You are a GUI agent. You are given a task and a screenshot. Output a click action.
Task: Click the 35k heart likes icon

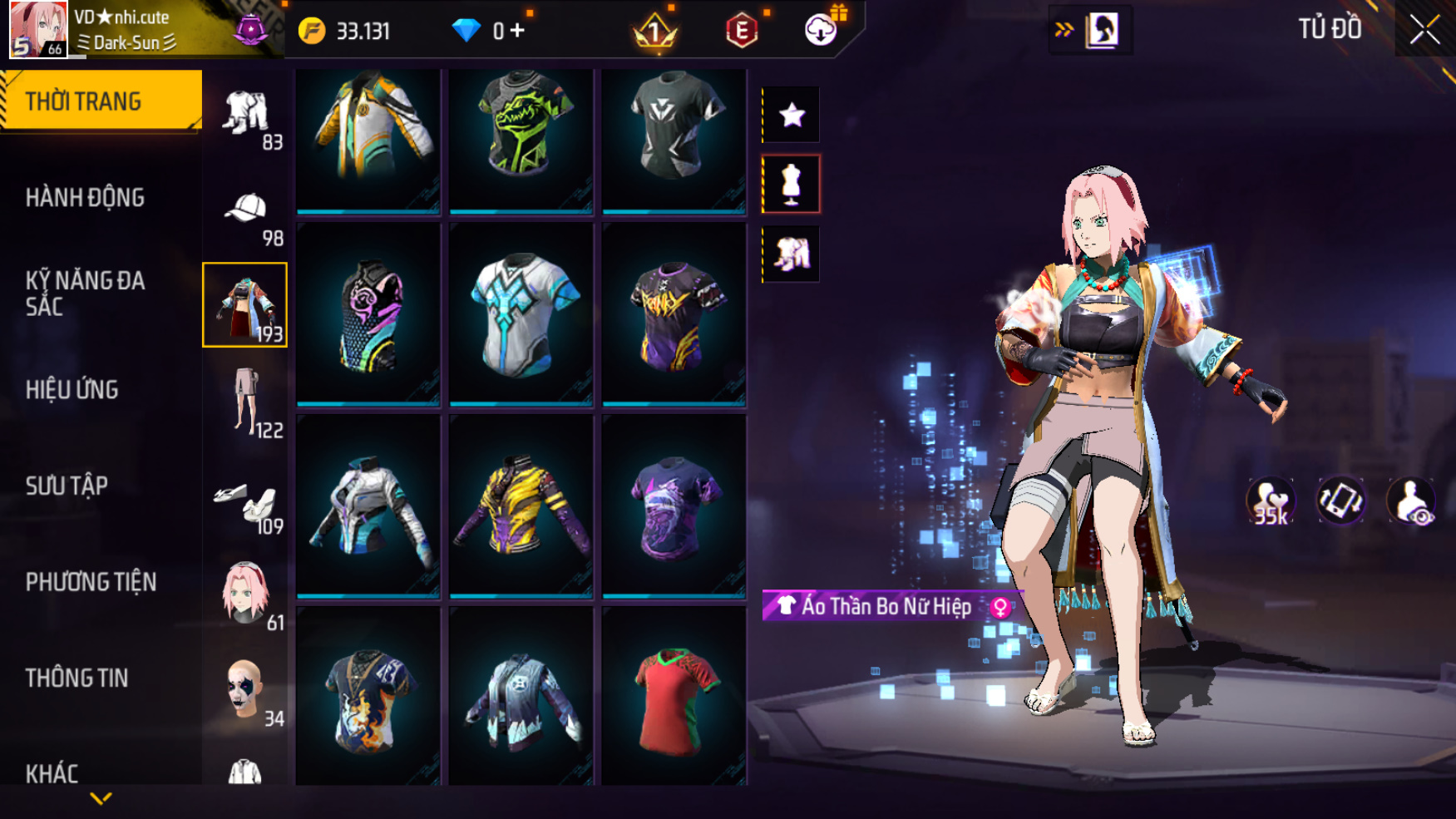[1270, 502]
